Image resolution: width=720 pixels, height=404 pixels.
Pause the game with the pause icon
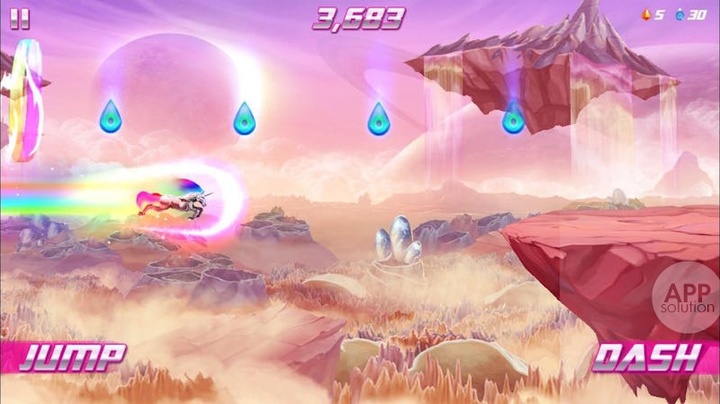point(20,19)
